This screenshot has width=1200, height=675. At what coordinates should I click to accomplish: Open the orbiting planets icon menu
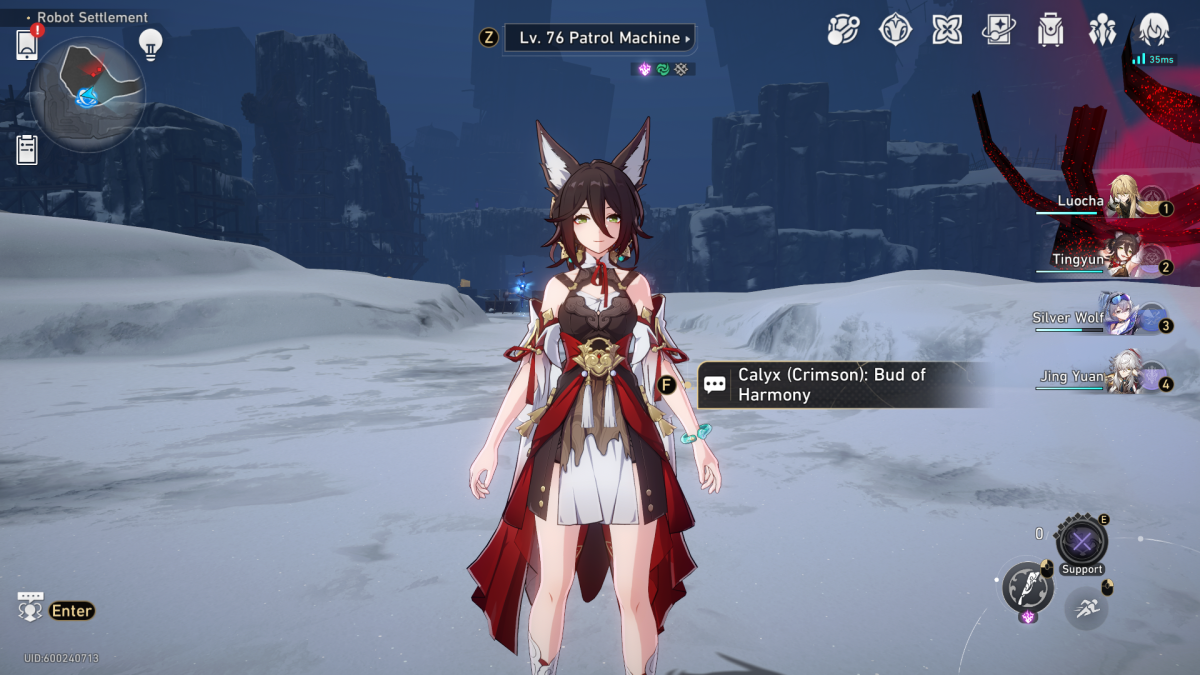tap(843, 30)
